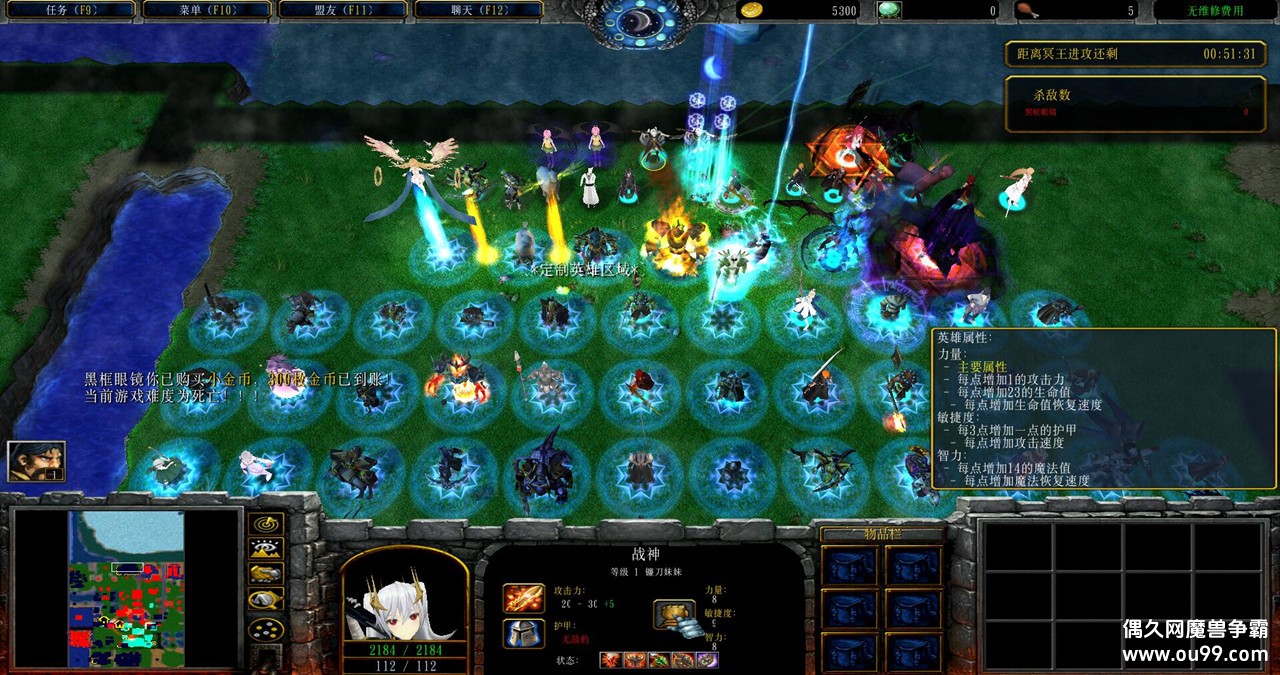This screenshot has height=675, width=1280.
Task: Toggle minimap terrain display (eye over mountains)
Action: click(266, 548)
